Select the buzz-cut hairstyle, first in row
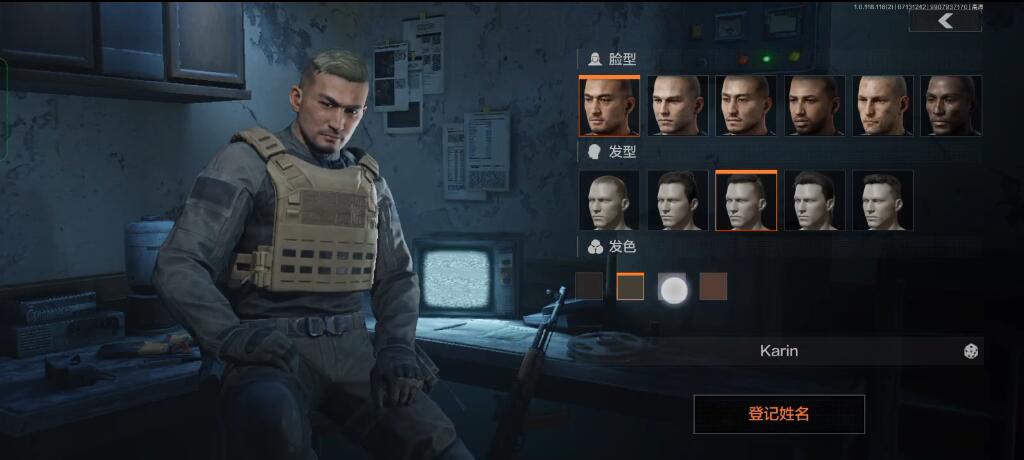Screen dimensions: 1024x460 pyautogui.click(x=609, y=201)
